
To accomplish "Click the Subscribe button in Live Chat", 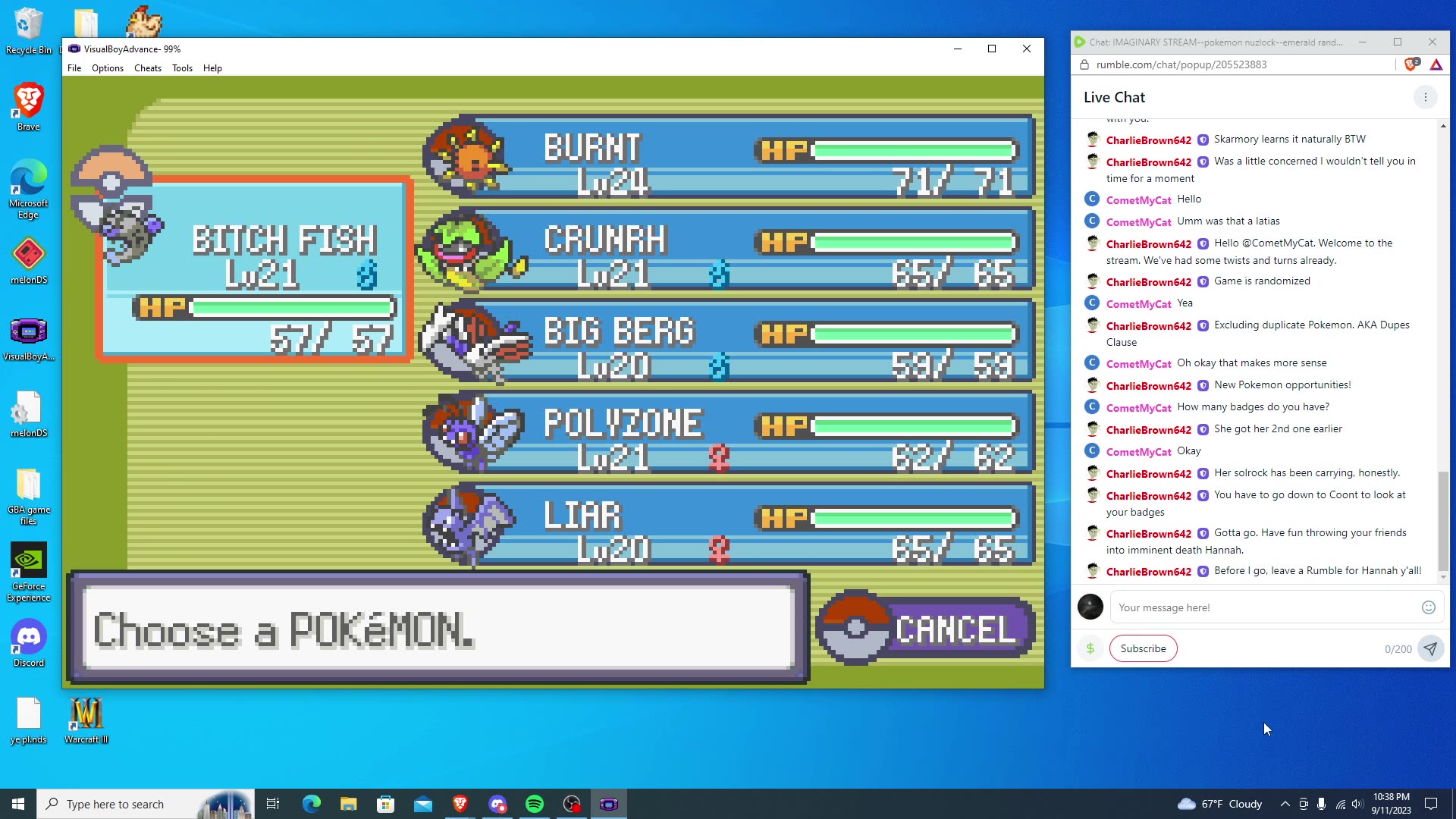I will click(x=1143, y=648).
